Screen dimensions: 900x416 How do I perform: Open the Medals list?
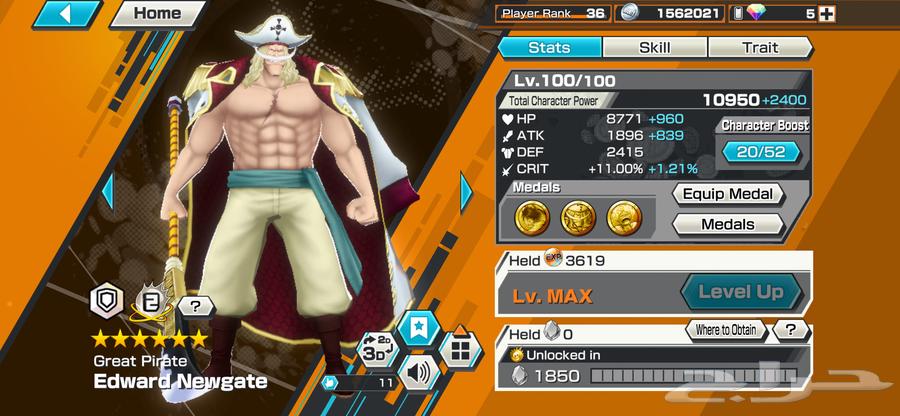[x=727, y=224]
